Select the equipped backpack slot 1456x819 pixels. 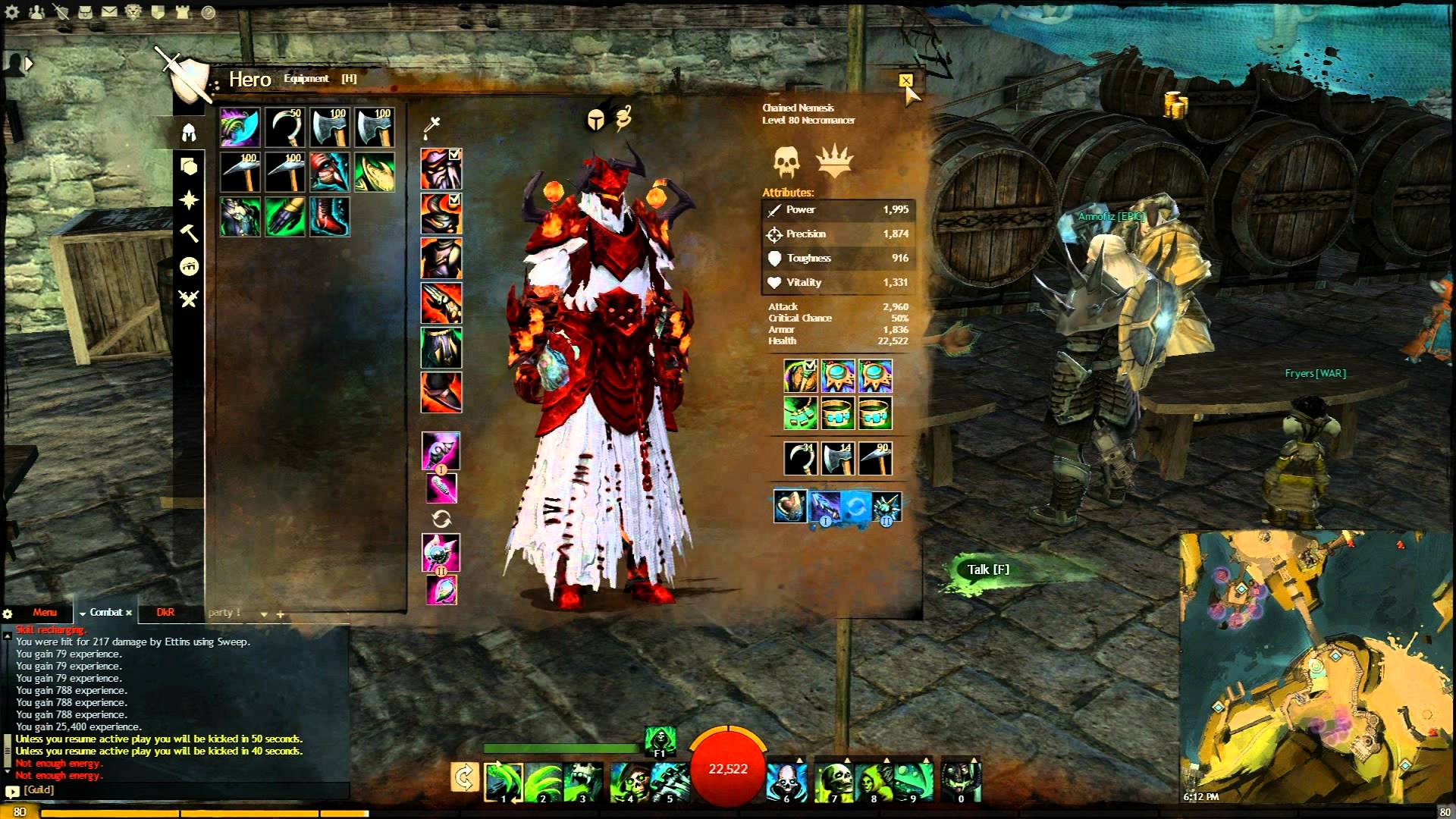[x=800, y=376]
